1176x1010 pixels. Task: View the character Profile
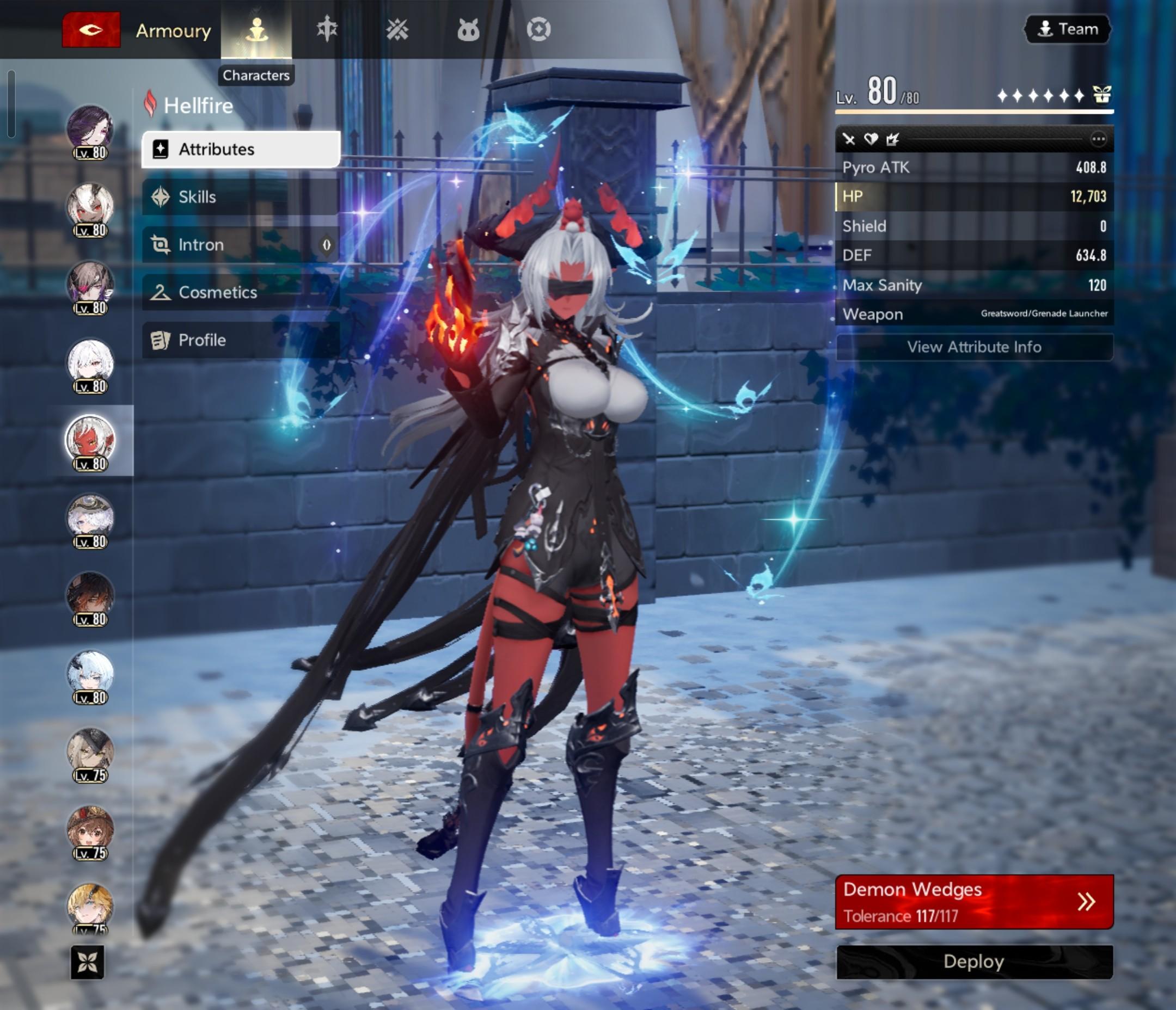tap(241, 340)
